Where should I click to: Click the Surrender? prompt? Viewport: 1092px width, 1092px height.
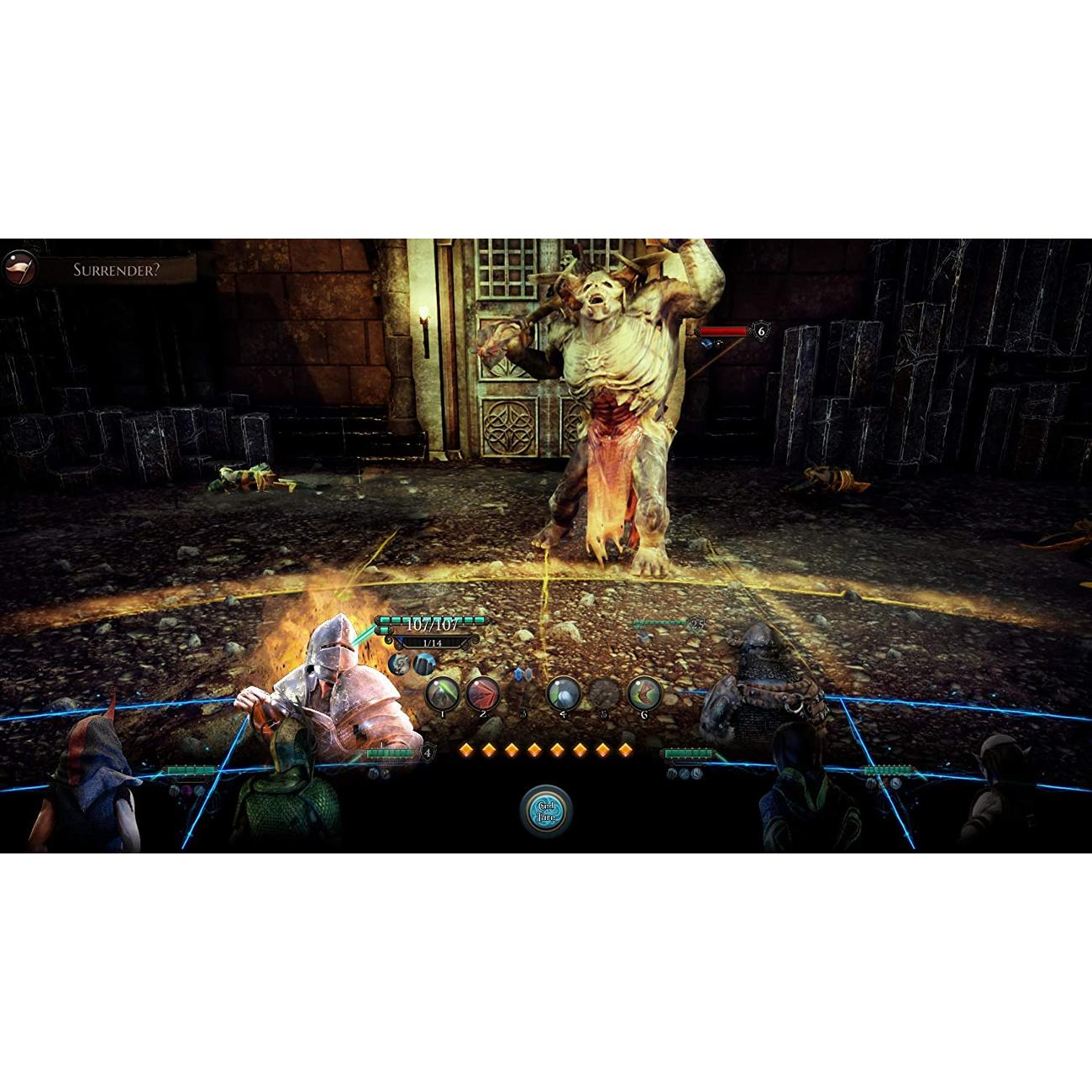click(114, 267)
